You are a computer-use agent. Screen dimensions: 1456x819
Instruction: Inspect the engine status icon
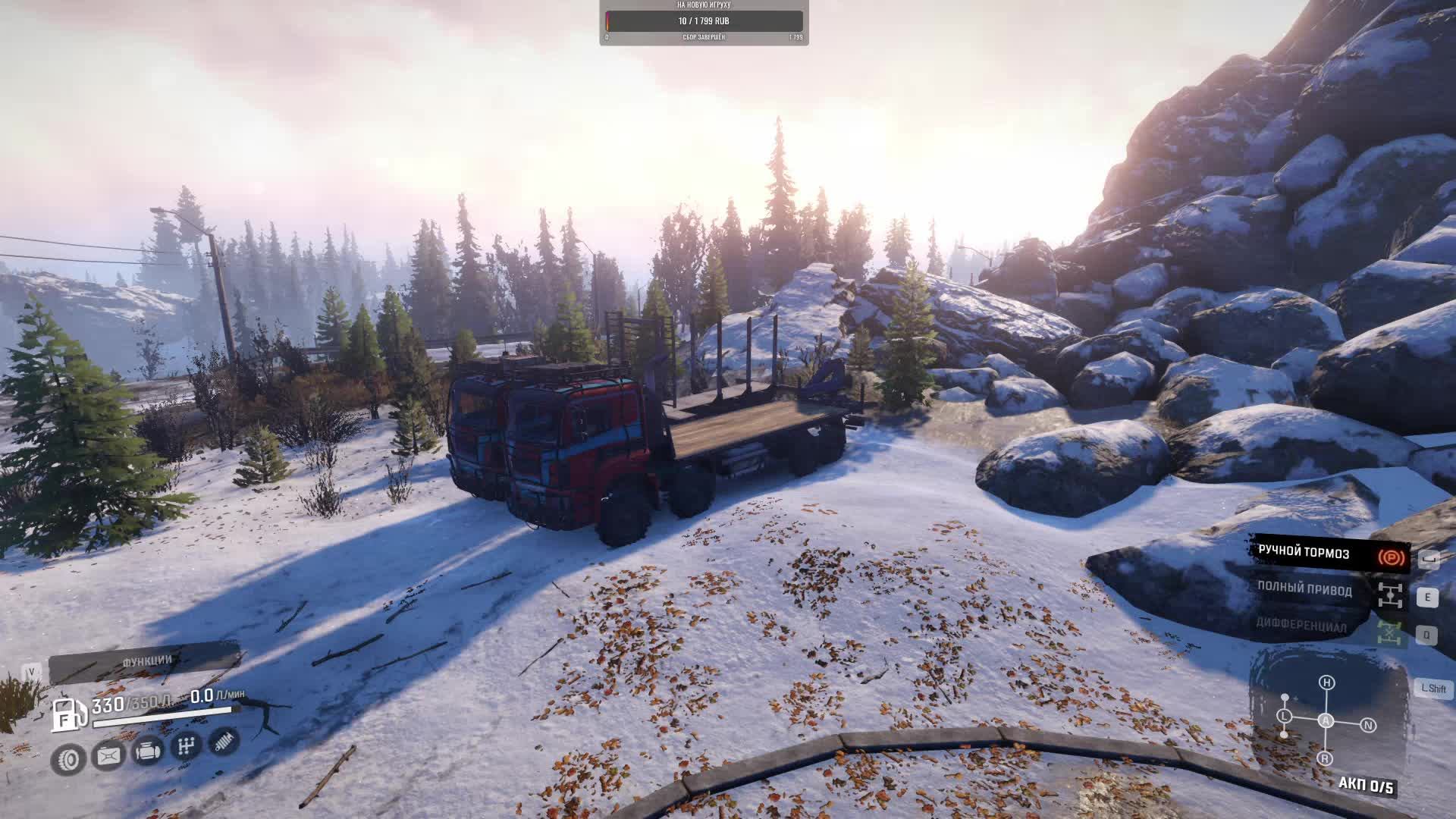[x=147, y=752]
